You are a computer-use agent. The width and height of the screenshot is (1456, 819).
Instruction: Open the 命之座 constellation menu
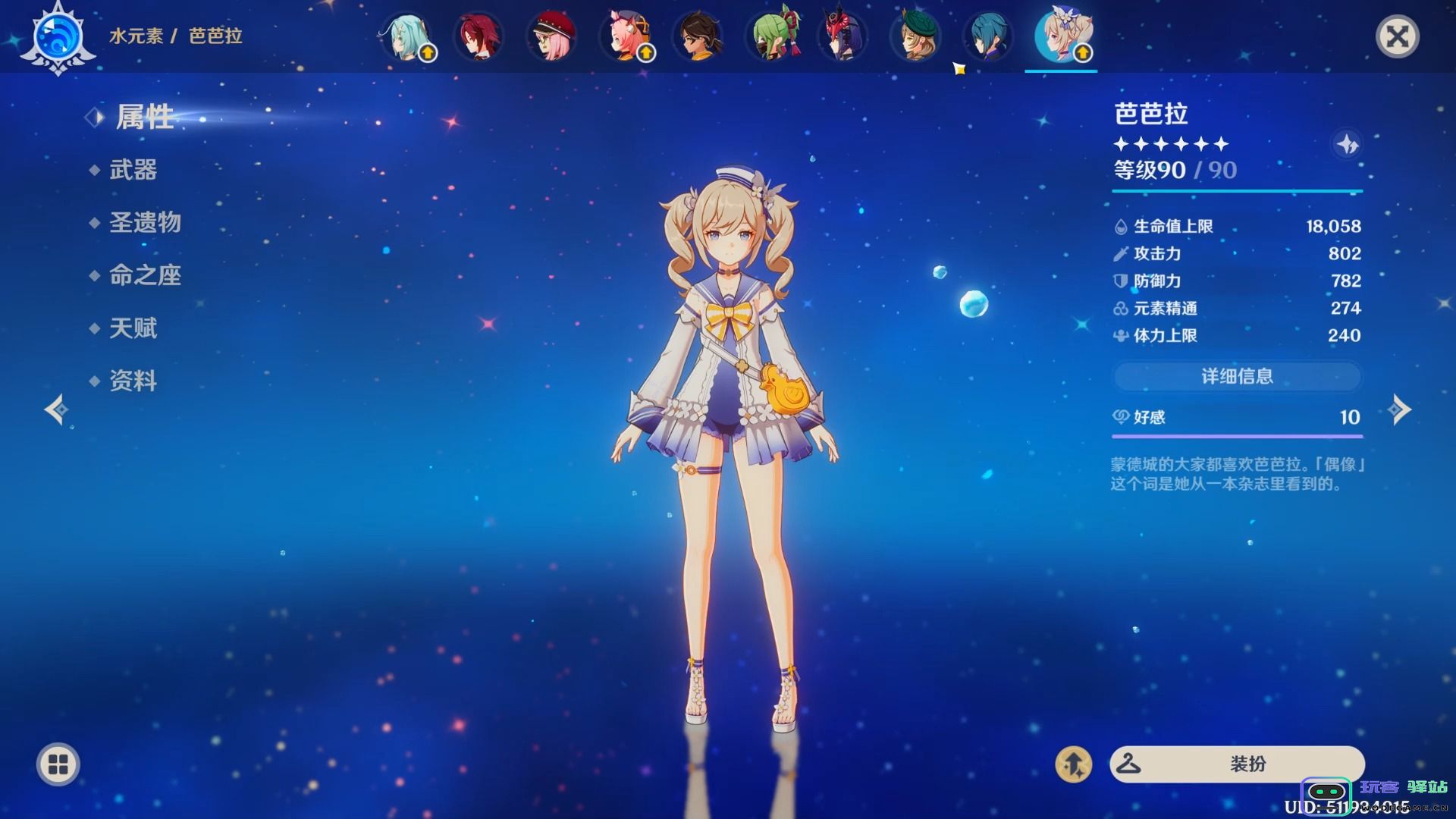coord(145,275)
